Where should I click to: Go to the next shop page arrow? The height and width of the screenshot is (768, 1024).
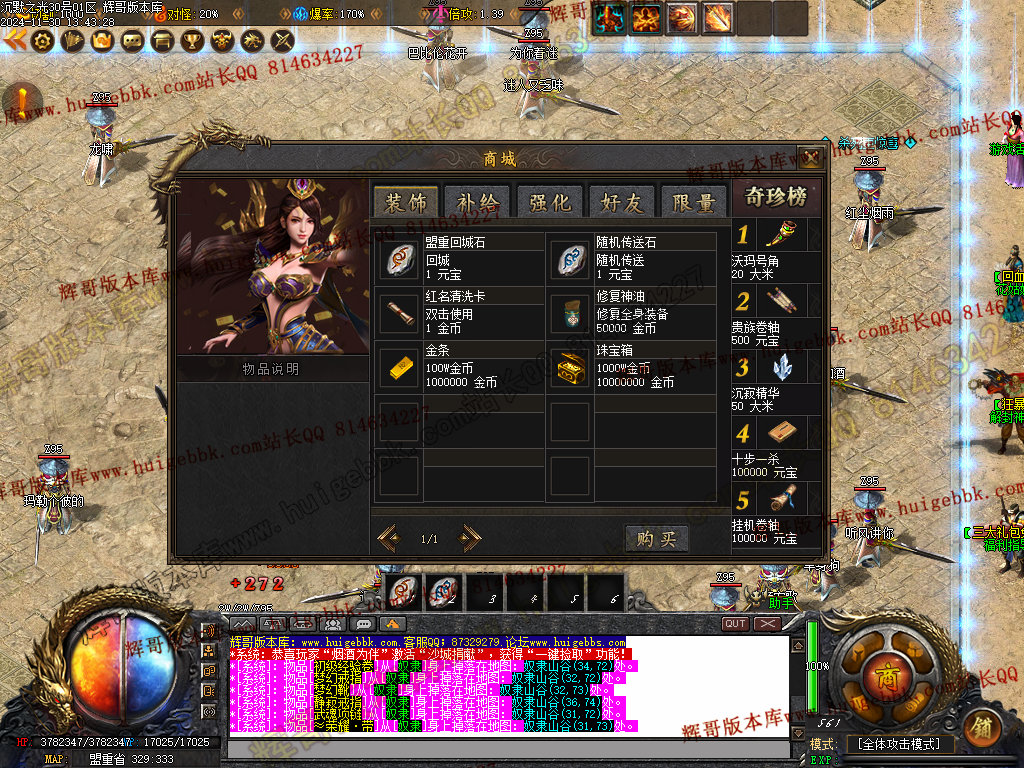(470, 538)
